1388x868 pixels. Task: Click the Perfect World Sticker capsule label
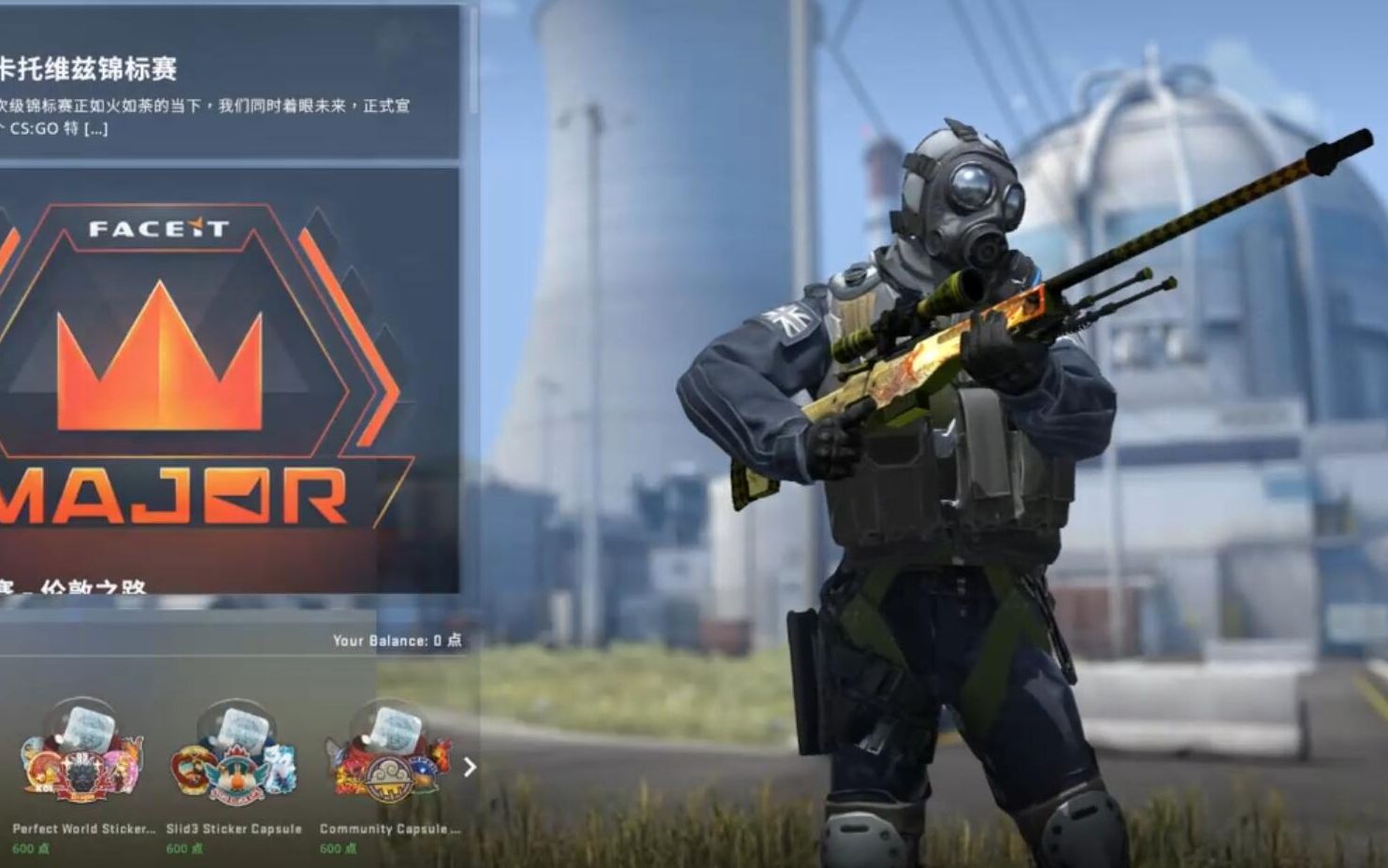click(85, 829)
